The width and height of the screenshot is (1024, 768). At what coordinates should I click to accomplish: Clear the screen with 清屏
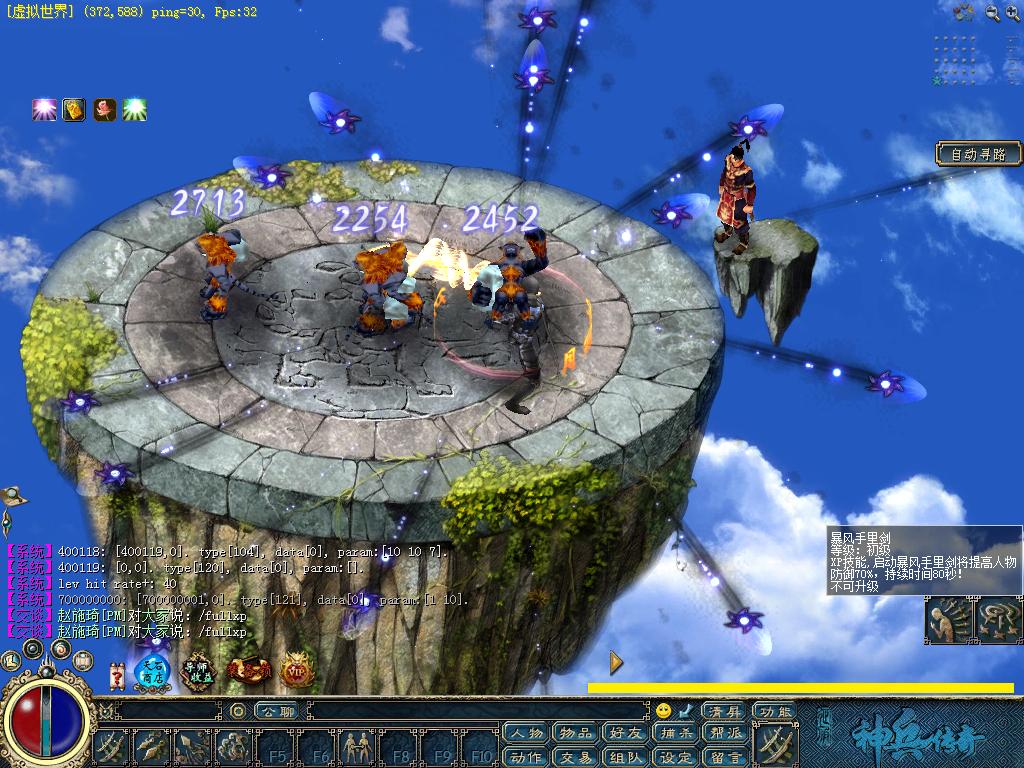tap(725, 711)
